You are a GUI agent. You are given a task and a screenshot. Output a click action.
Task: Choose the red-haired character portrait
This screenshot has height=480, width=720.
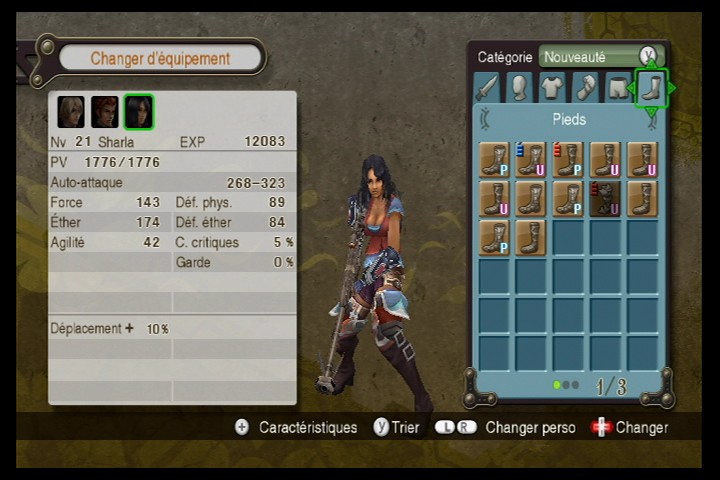[x=105, y=111]
